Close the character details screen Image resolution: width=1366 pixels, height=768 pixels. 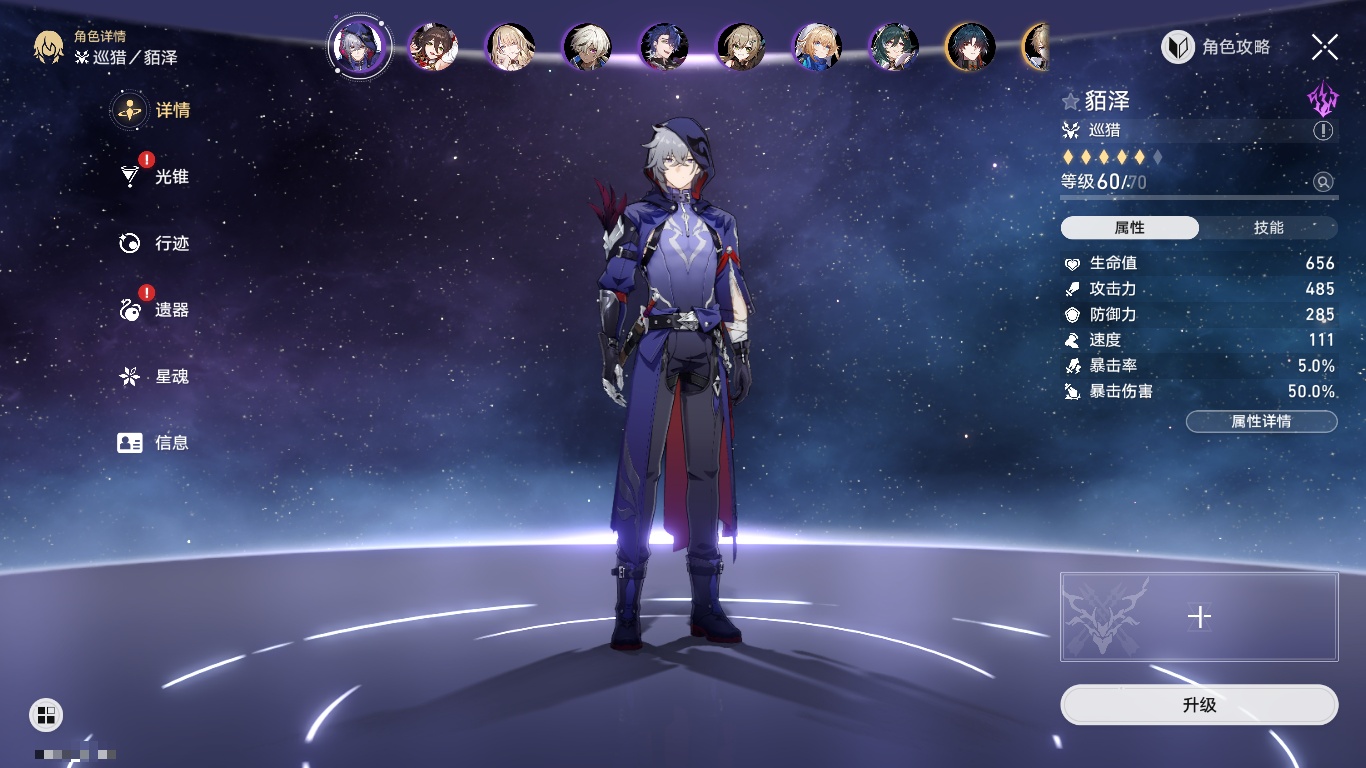1324,46
